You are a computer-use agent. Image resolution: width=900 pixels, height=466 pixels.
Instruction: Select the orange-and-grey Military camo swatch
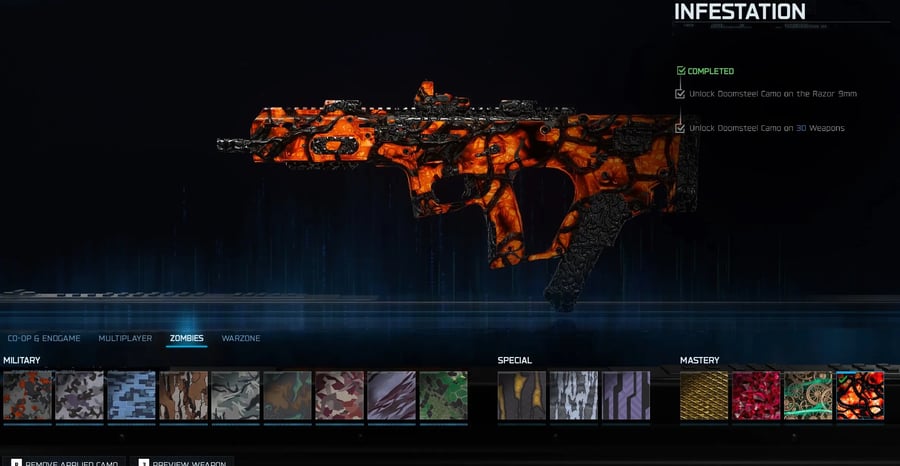[27, 395]
